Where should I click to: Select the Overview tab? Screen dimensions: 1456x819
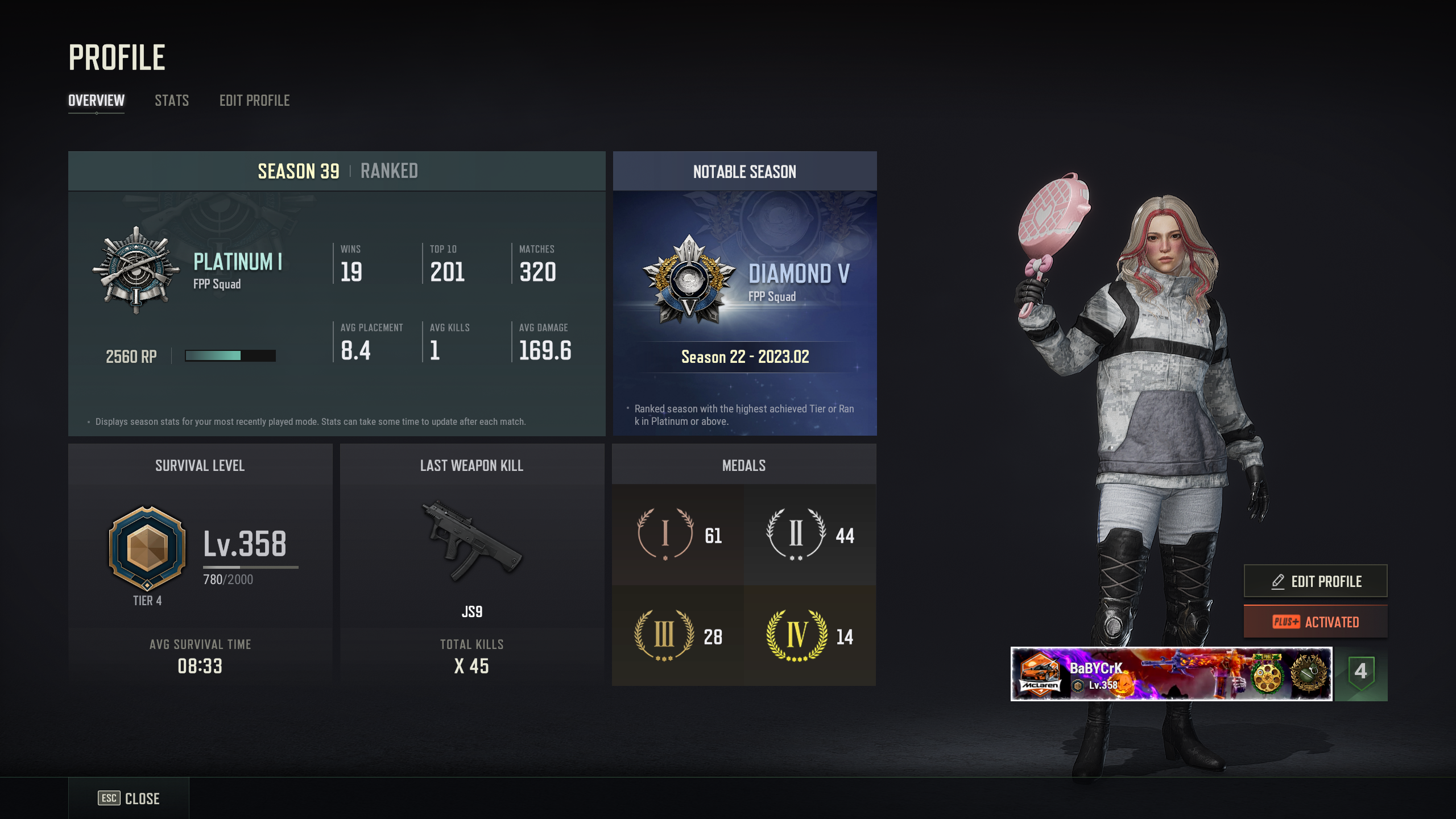96,101
